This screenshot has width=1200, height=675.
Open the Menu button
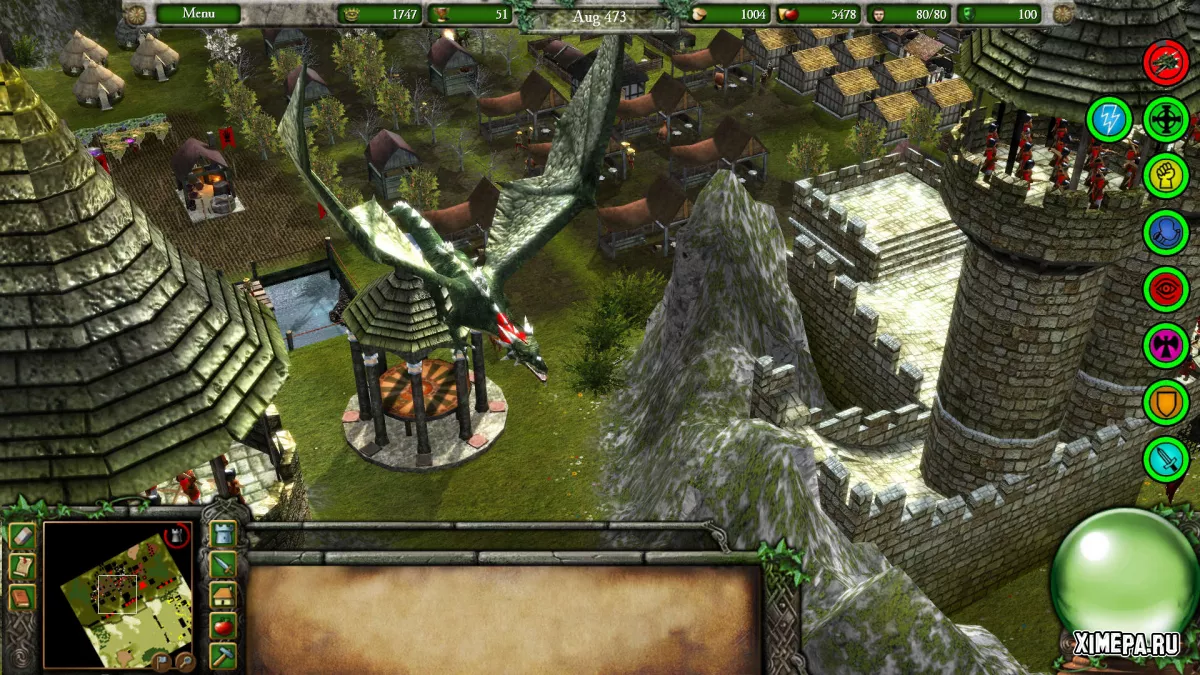pyautogui.click(x=197, y=14)
